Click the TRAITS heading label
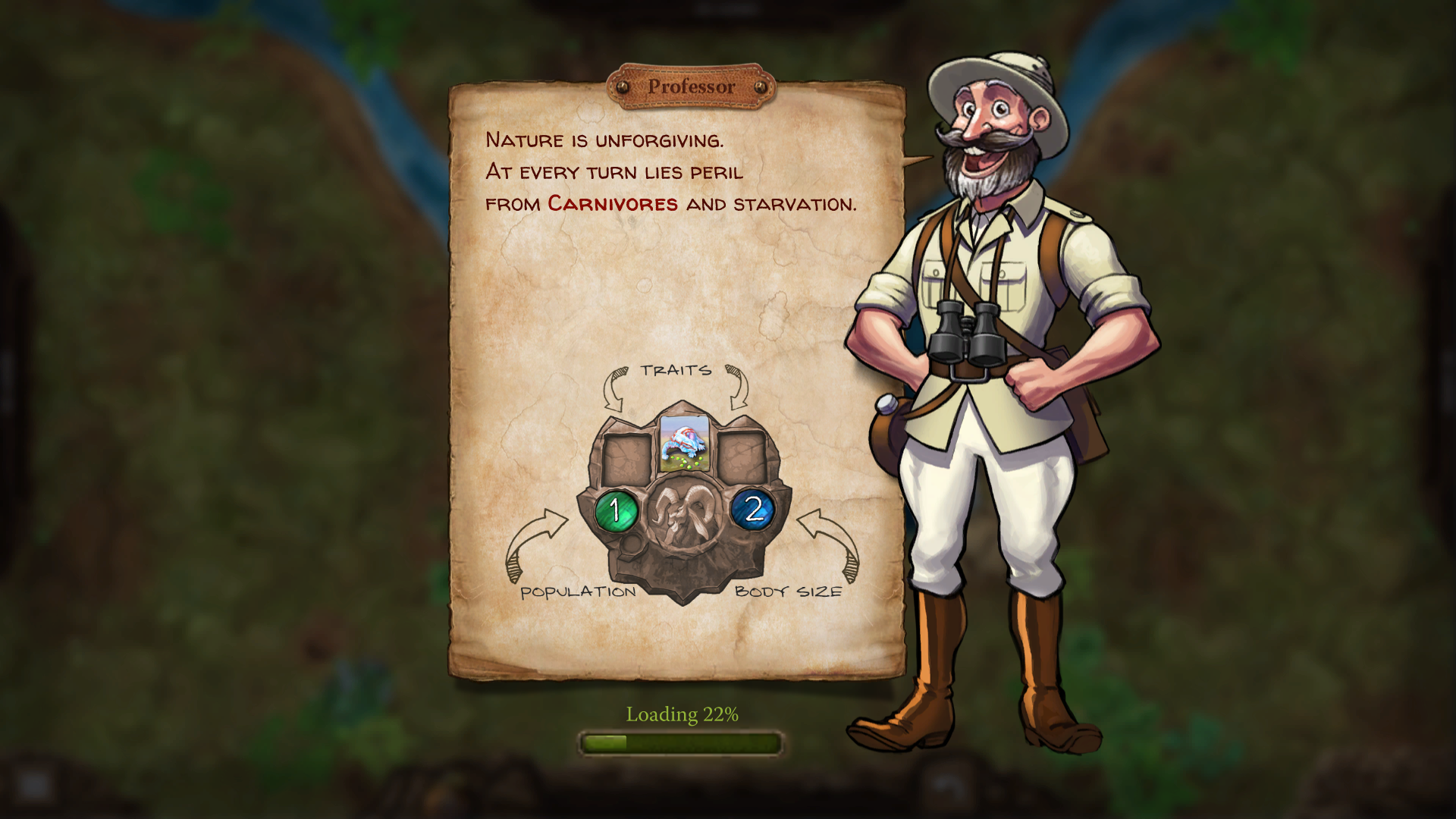The width and height of the screenshot is (1456, 819). click(676, 372)
